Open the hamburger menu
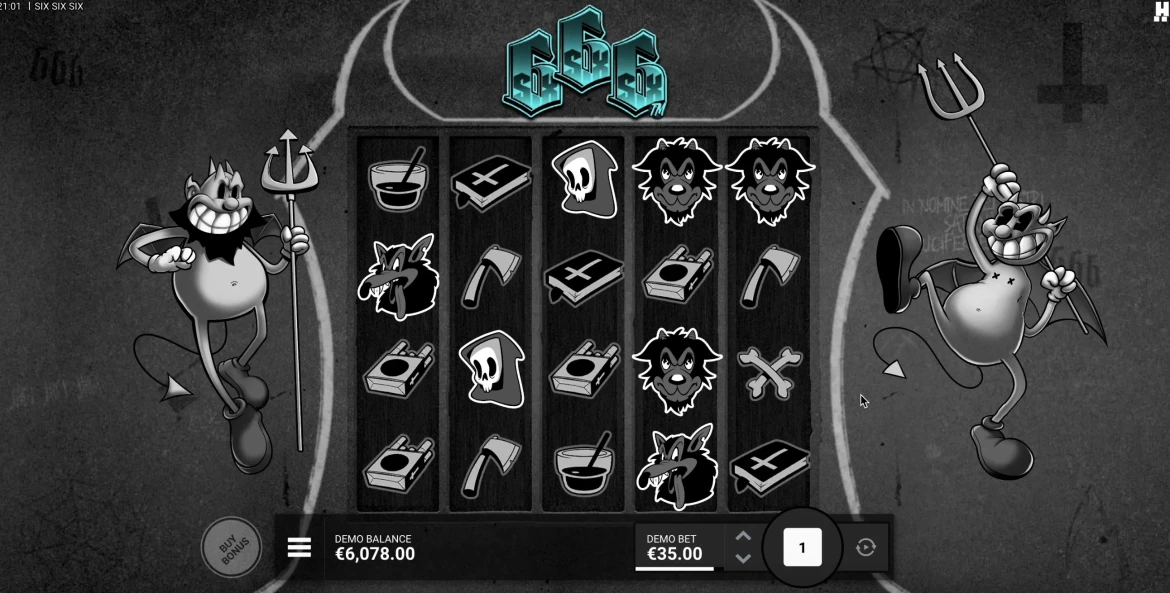1170x593 pixels. pyautogui.click(x=299, y=547)
